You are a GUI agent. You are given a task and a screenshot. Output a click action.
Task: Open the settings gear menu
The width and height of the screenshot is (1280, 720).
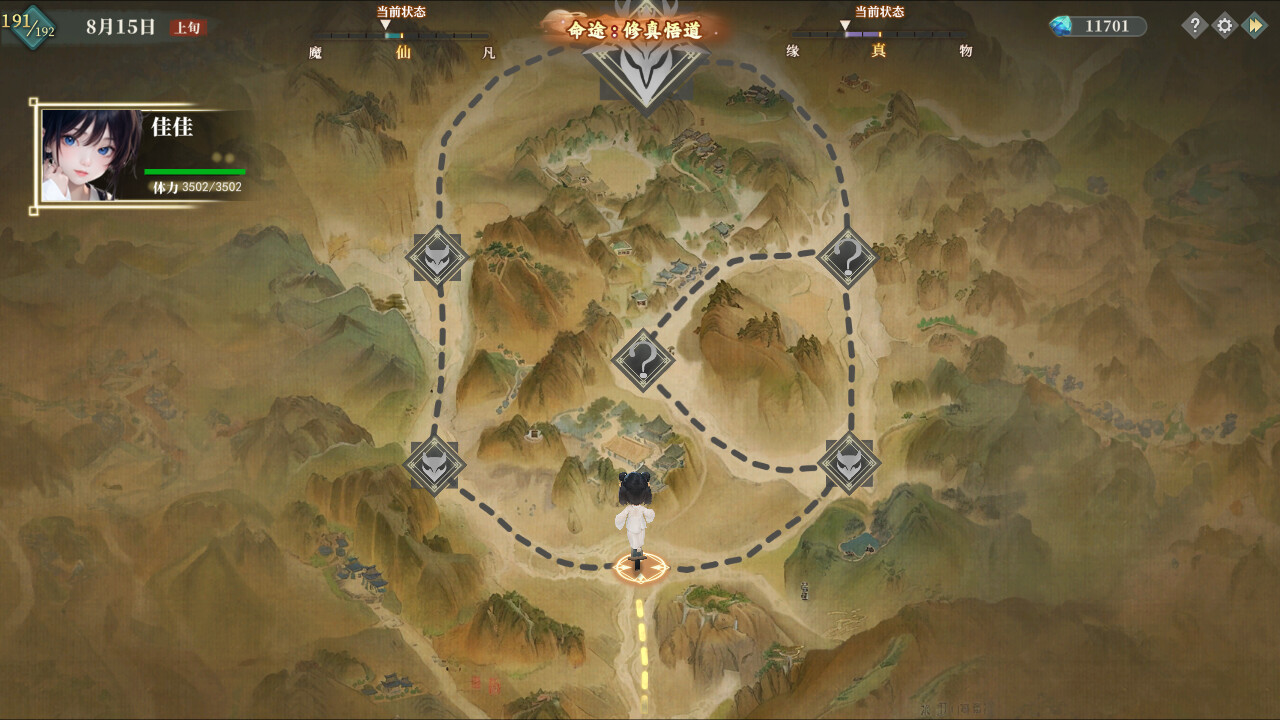[x=1222, y=26]
